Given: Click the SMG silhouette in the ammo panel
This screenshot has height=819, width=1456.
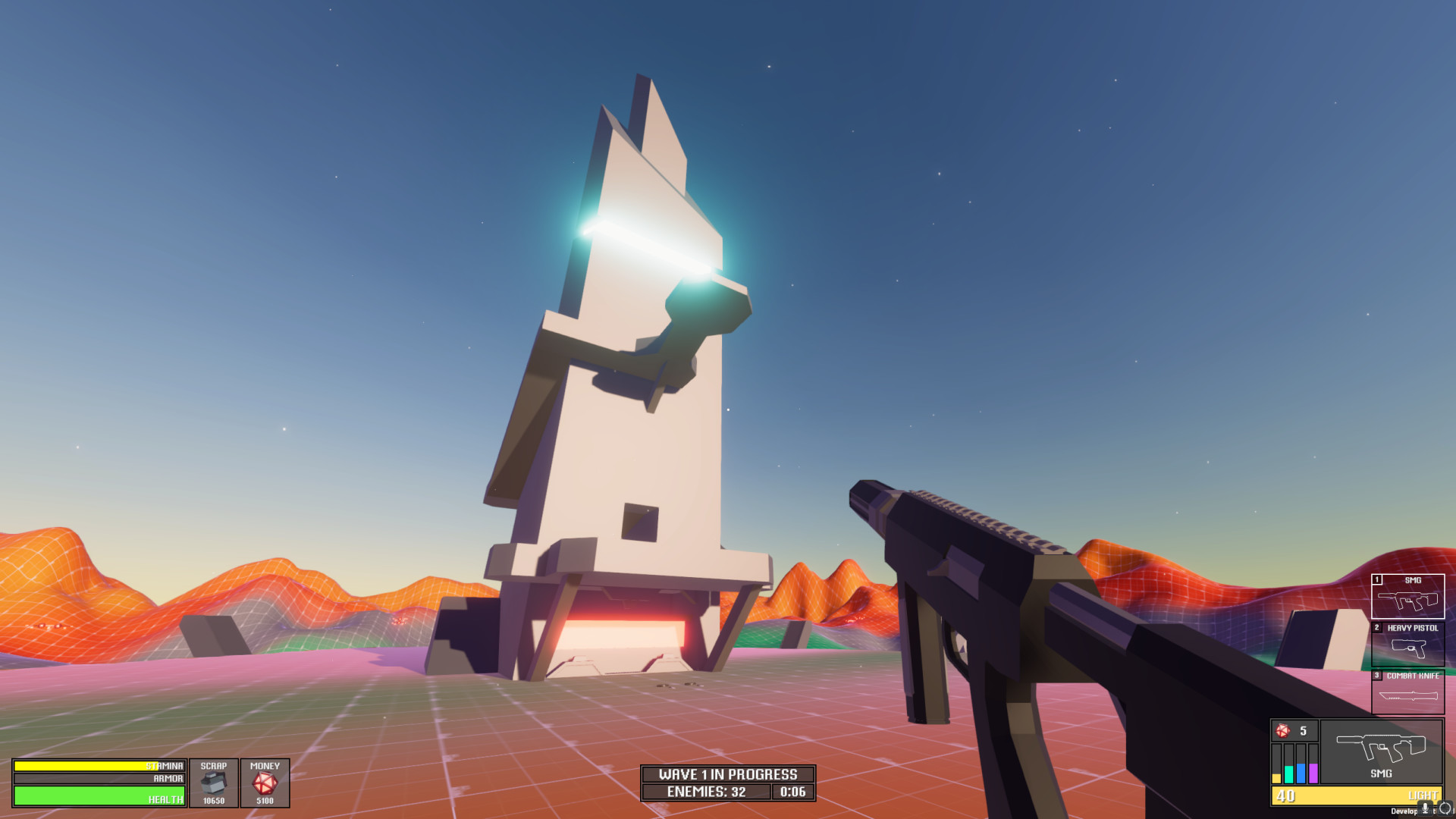Looking at the screenshot, I should (1380, 748).
